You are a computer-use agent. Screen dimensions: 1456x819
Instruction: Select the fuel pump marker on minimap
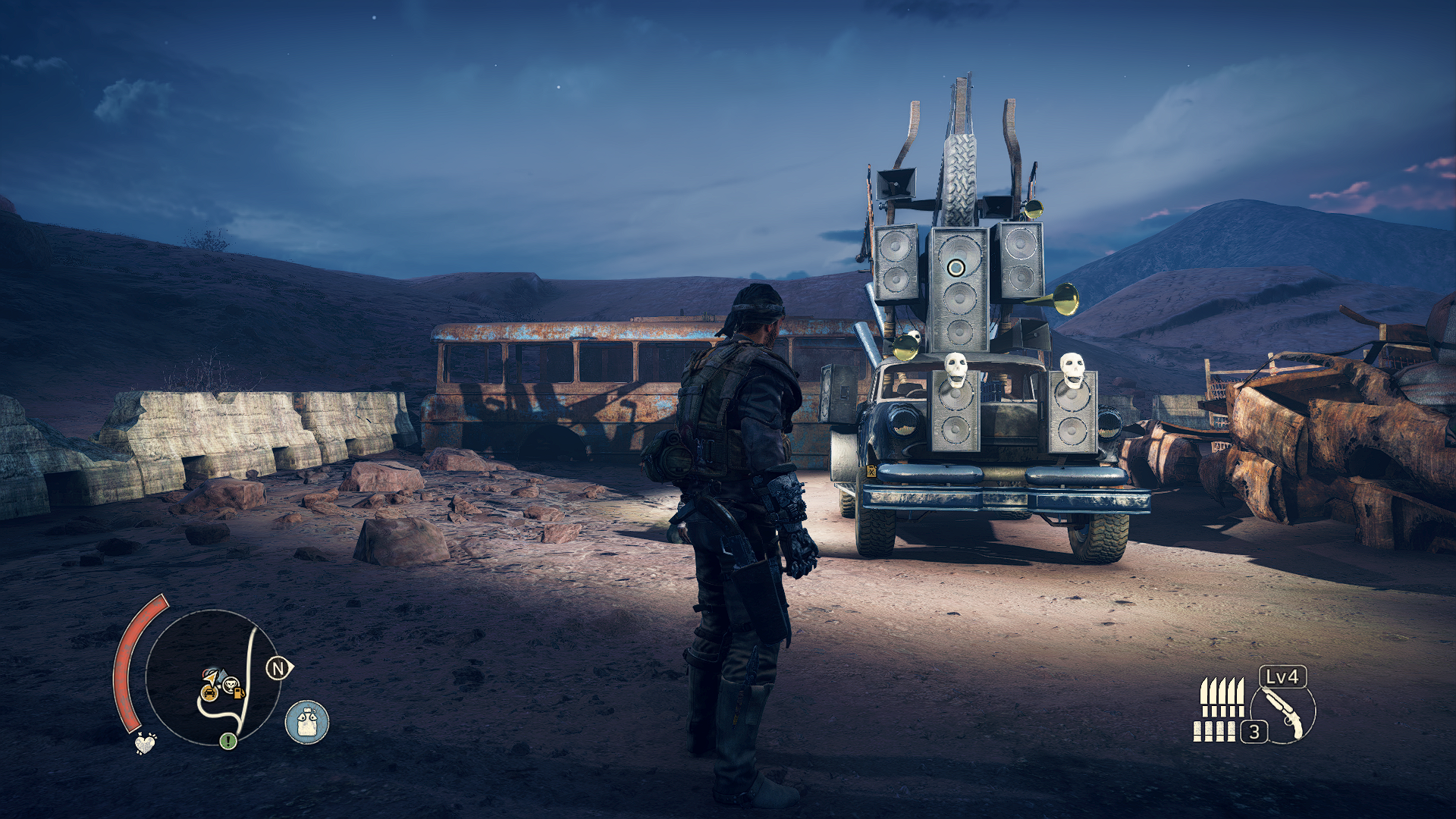pyautogui.click(x=240, y=692)
